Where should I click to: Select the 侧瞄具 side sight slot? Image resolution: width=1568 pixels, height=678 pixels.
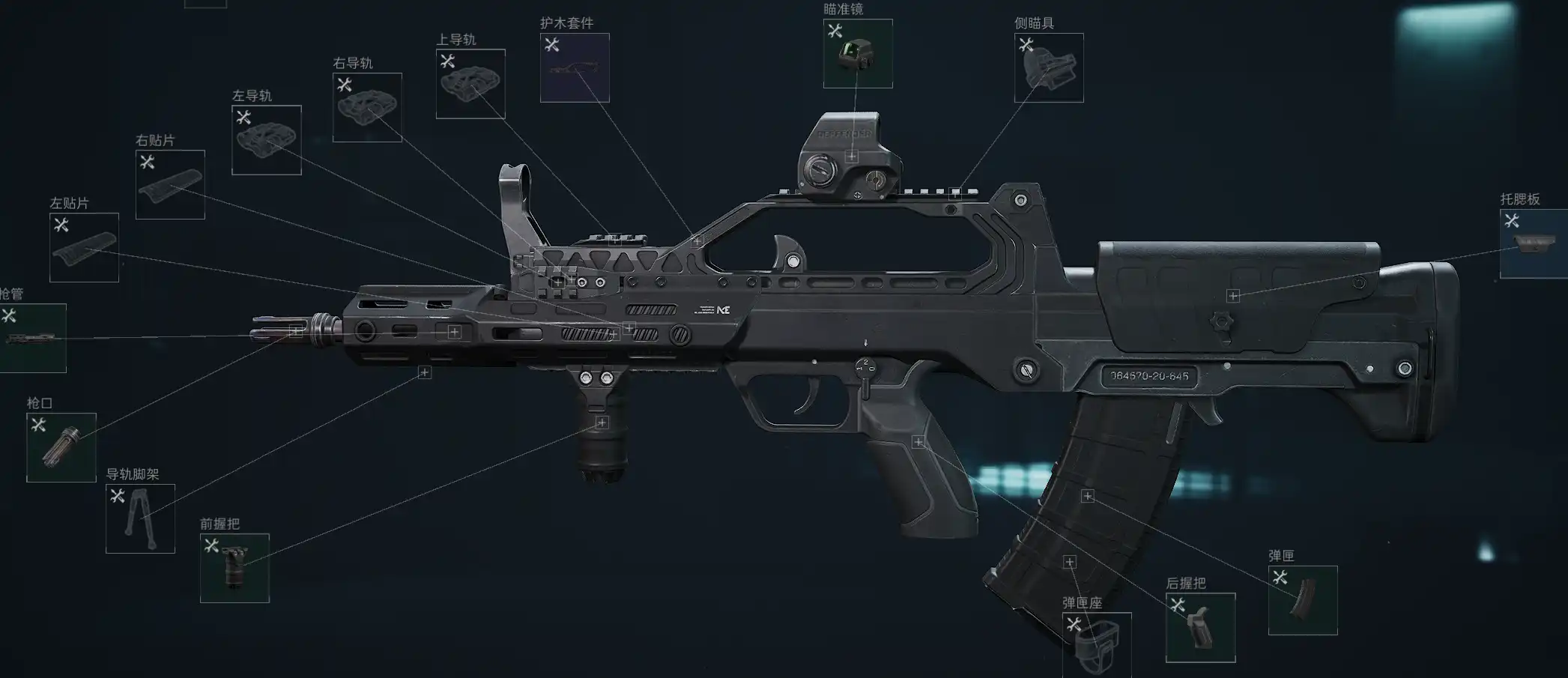tap(1049, 68)
